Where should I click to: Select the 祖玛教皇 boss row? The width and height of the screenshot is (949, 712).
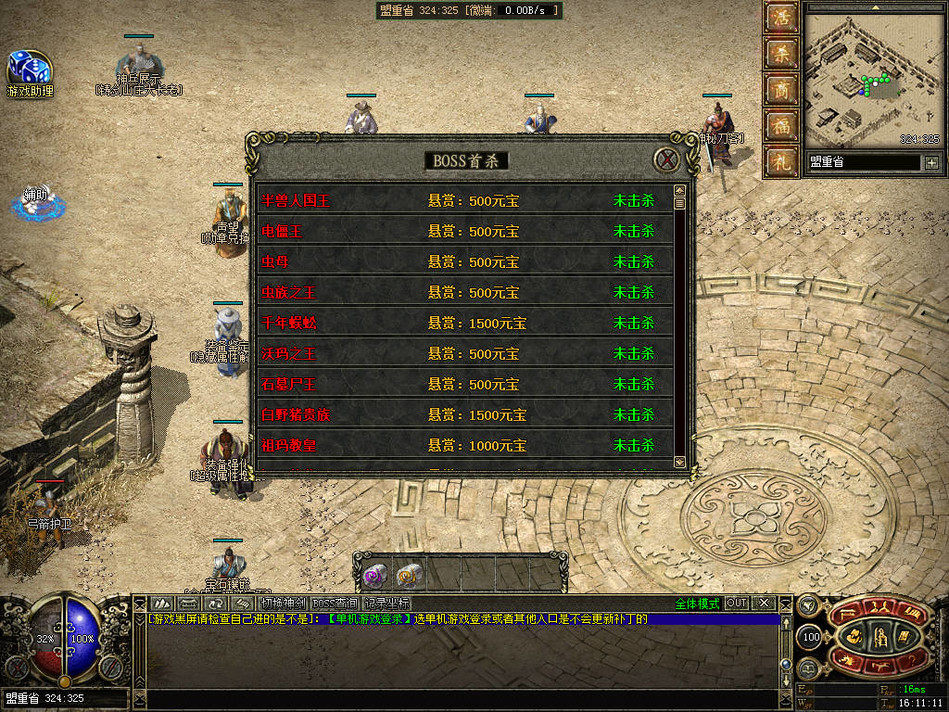(465, 445)
